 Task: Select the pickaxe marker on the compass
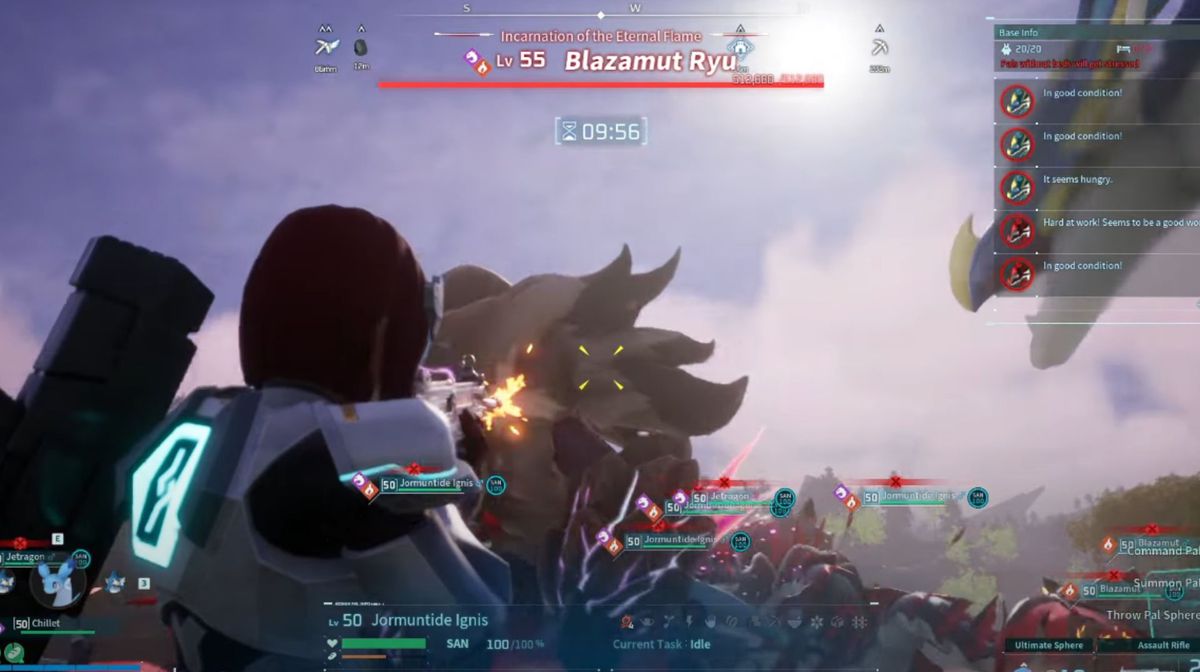coord(879,48)
